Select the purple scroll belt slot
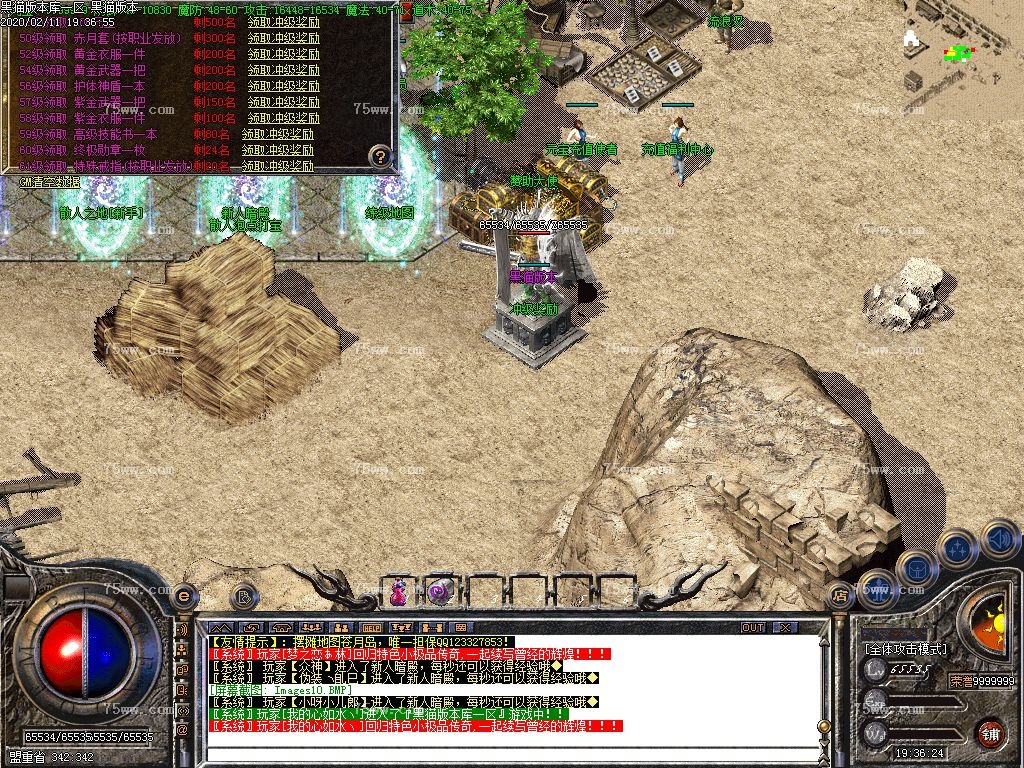 (438, 592)
